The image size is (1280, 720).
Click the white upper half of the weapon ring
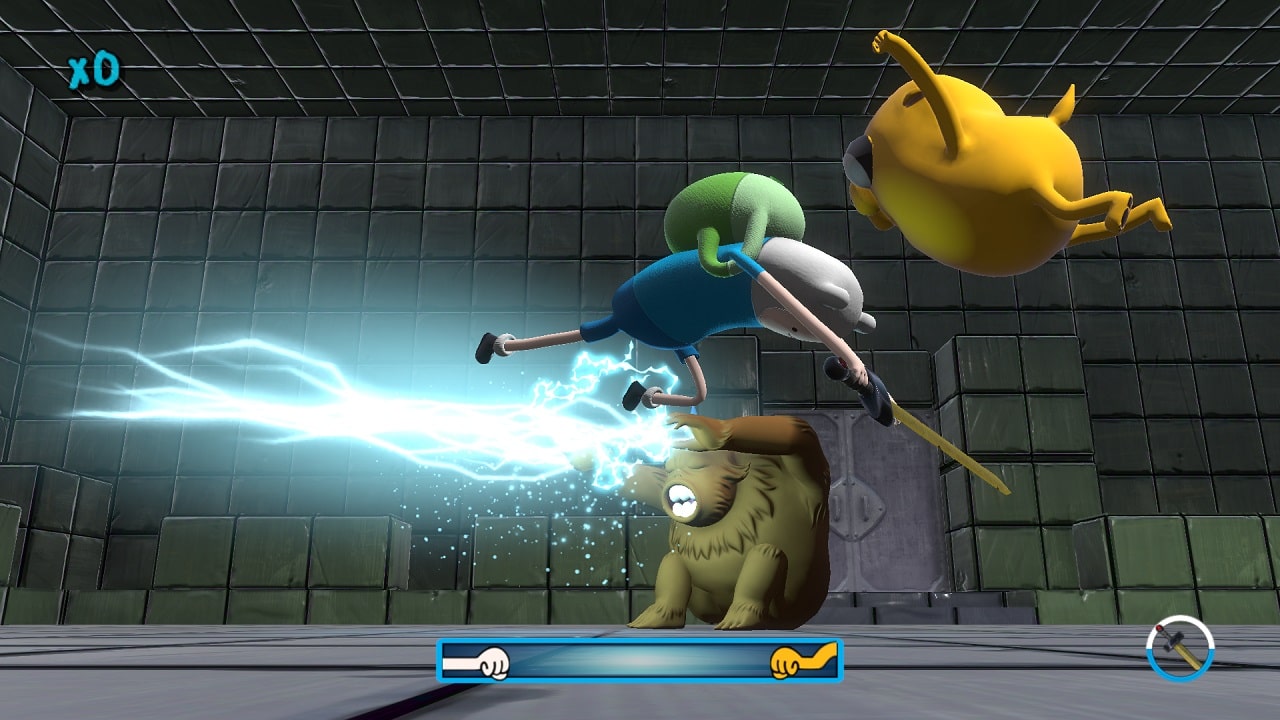coord(1180,618)
